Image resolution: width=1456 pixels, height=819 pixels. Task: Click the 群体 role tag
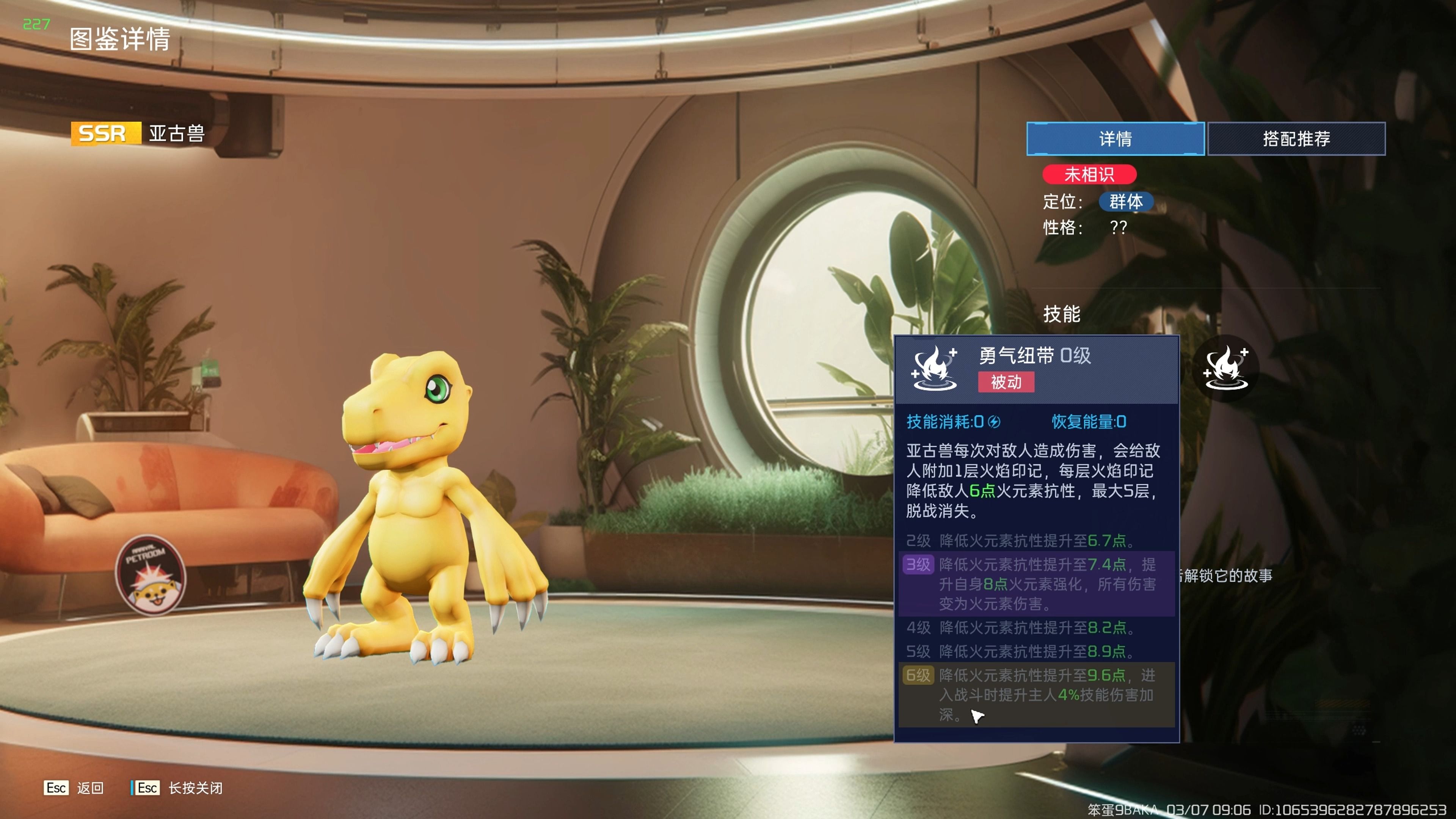(1125, 202)
